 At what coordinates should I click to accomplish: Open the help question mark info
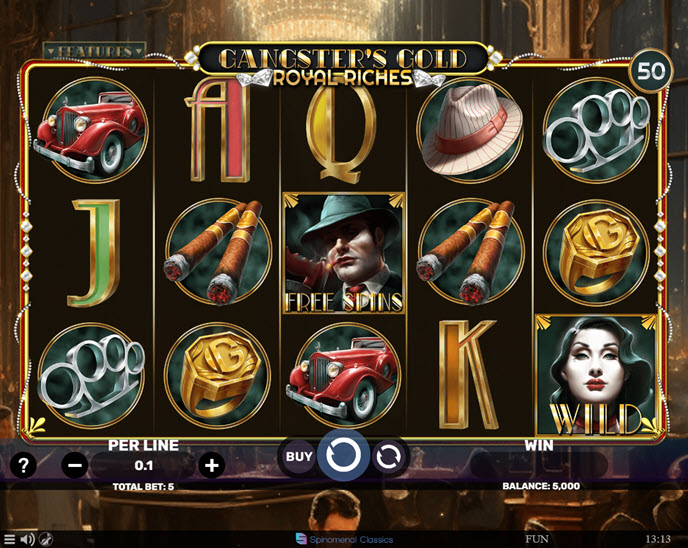pos(24,465)
